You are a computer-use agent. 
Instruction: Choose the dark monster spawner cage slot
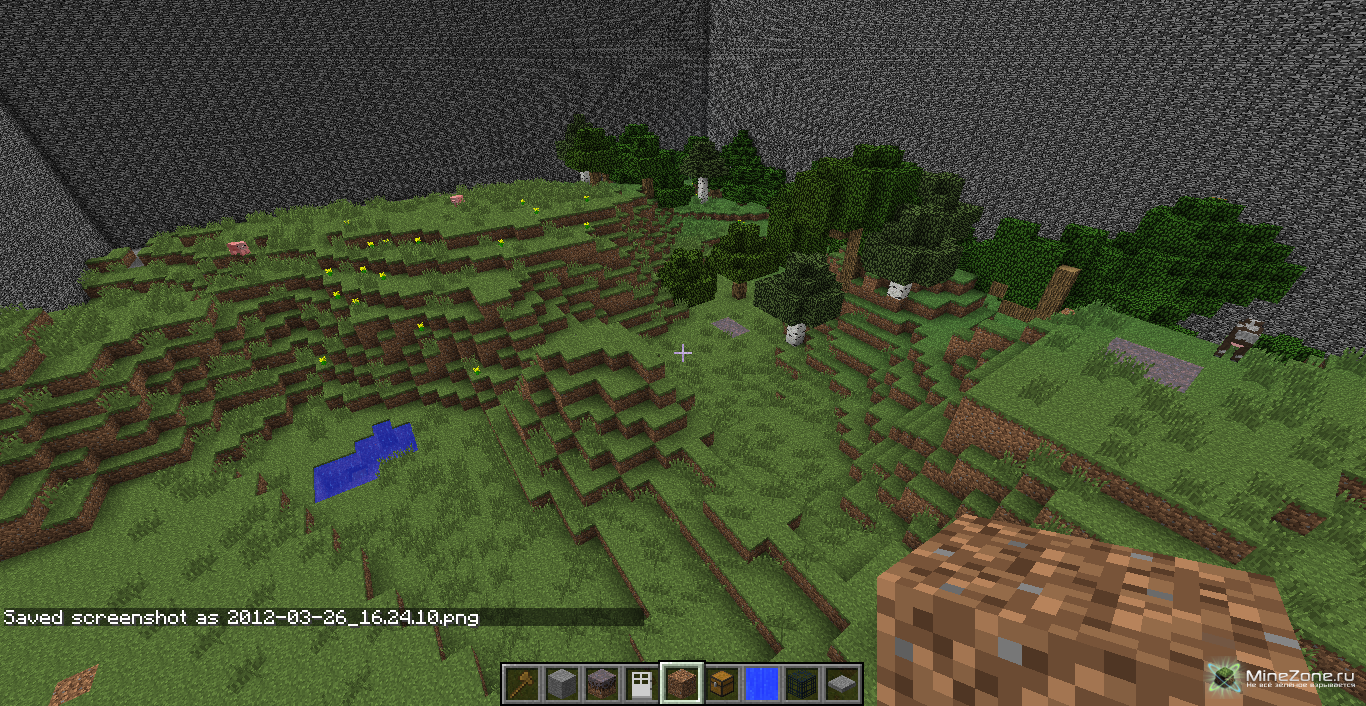tap(802, 683)
